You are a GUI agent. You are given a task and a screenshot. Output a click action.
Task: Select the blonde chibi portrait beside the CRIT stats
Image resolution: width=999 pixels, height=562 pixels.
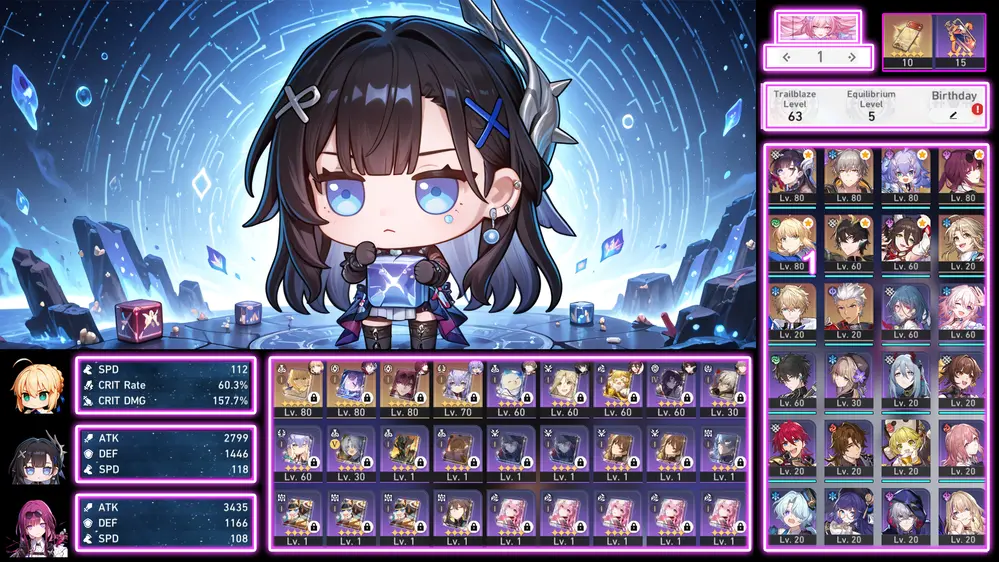pos(33,386)
